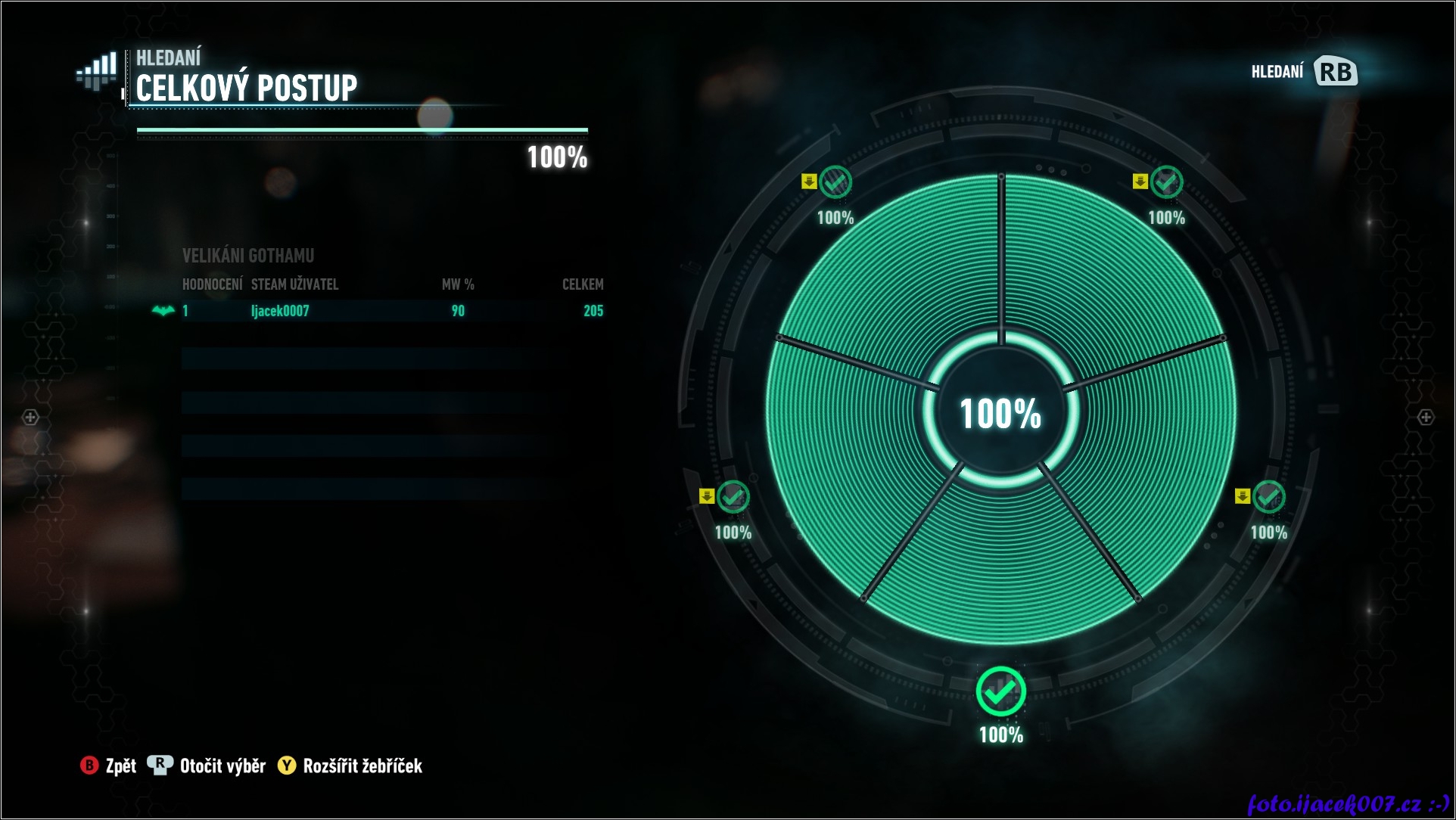Select the ljacek0007 leaderboard row

(392, 311)
